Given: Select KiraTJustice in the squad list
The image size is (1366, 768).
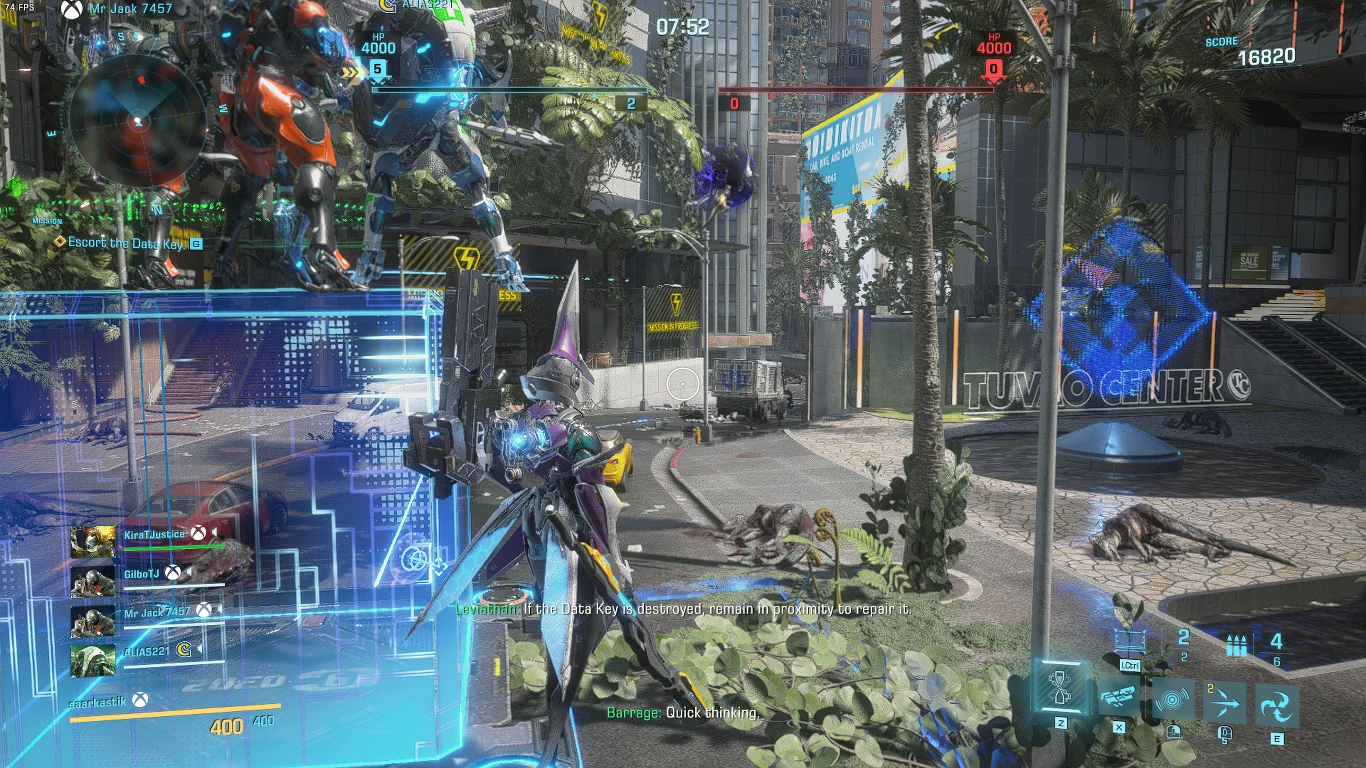Looking at the screenshot, I should [155, 535].
